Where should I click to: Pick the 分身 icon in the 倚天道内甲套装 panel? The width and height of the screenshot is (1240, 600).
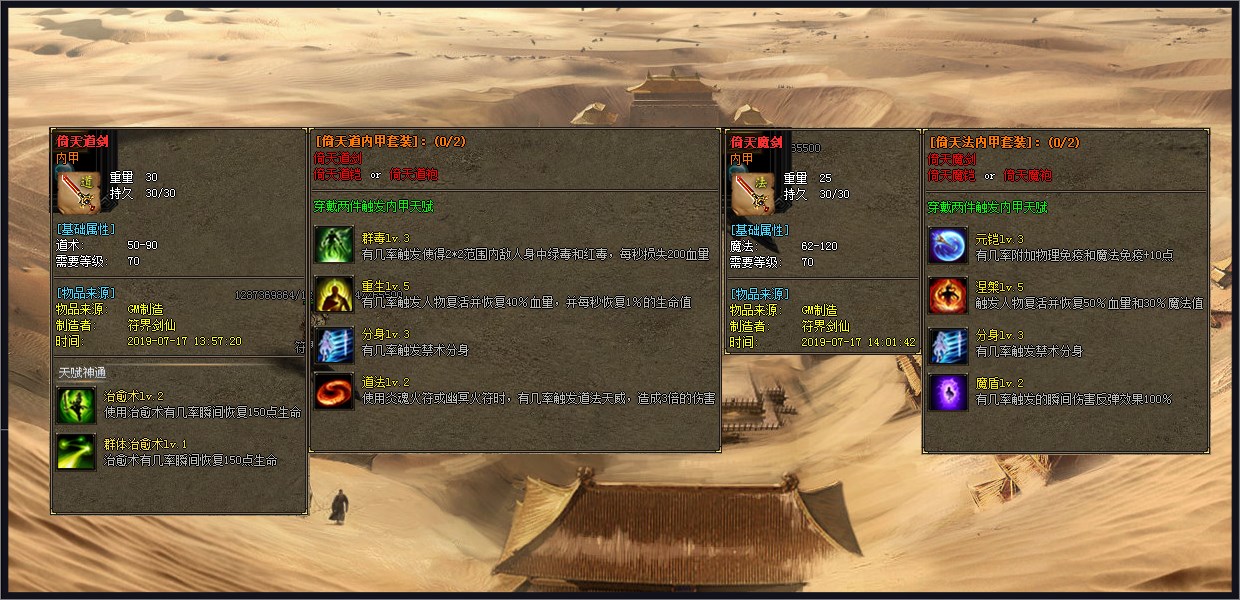pyautogui.click(x=334, y=343)
